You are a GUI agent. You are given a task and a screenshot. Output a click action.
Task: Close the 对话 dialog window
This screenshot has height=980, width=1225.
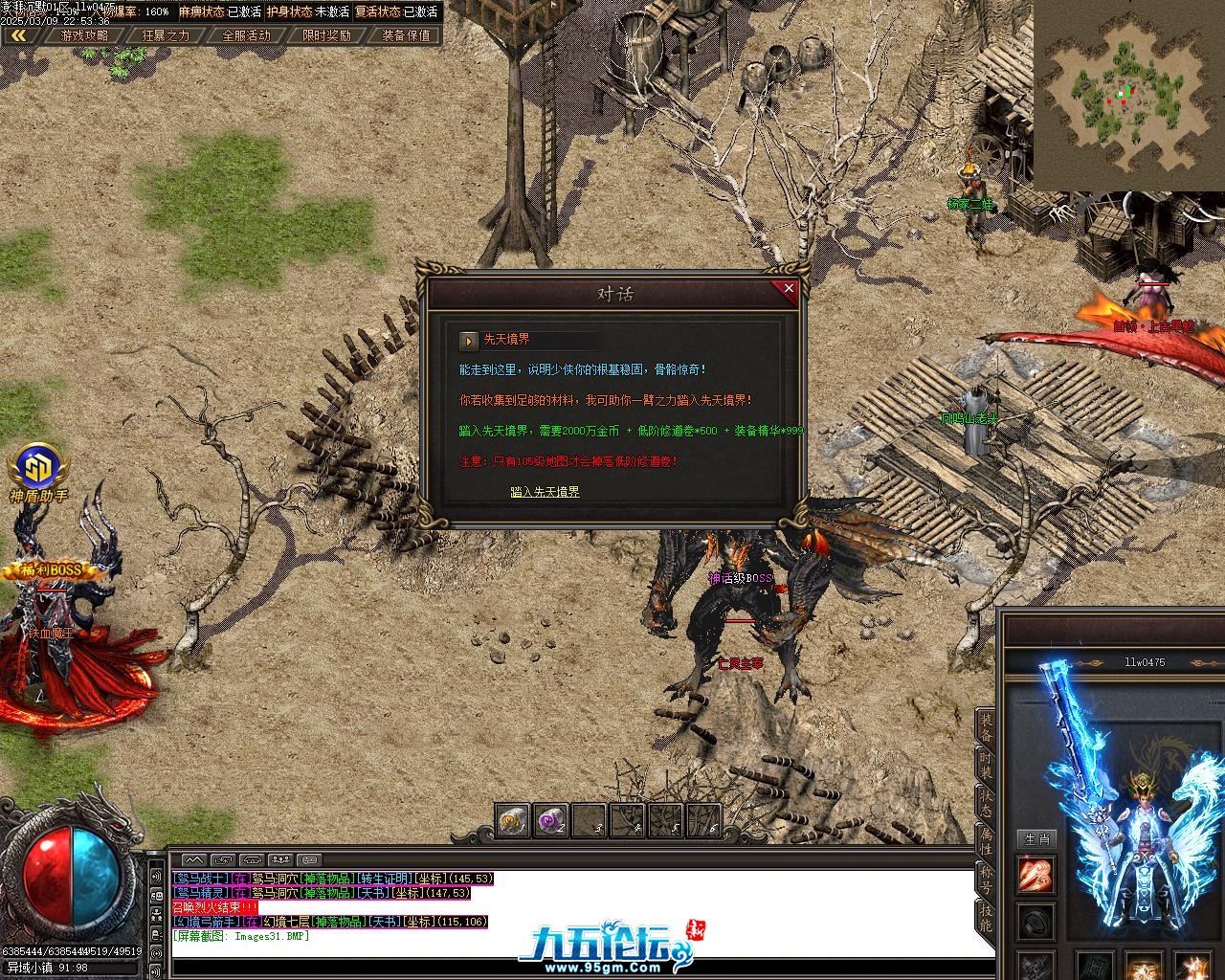(789, 288)
